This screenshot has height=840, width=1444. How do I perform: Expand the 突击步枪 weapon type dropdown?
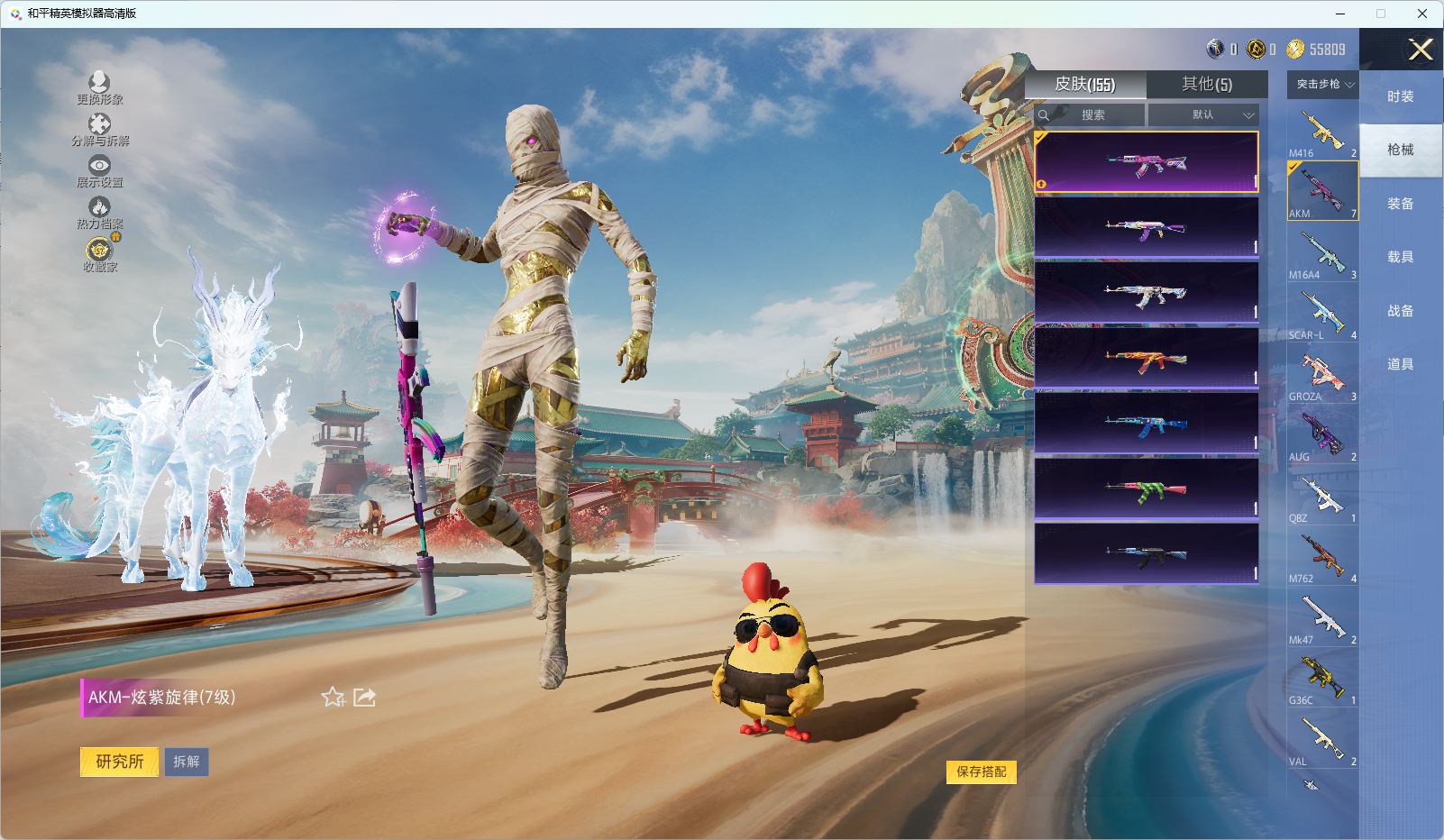(1323, 84)
